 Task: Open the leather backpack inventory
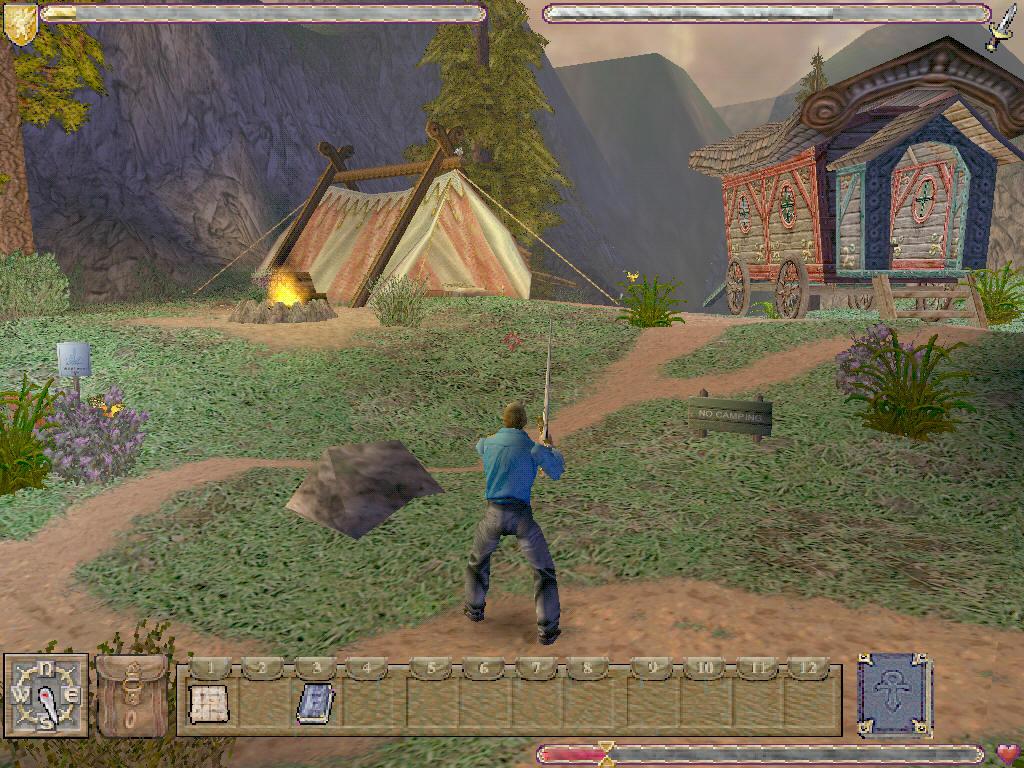(132, 696)
